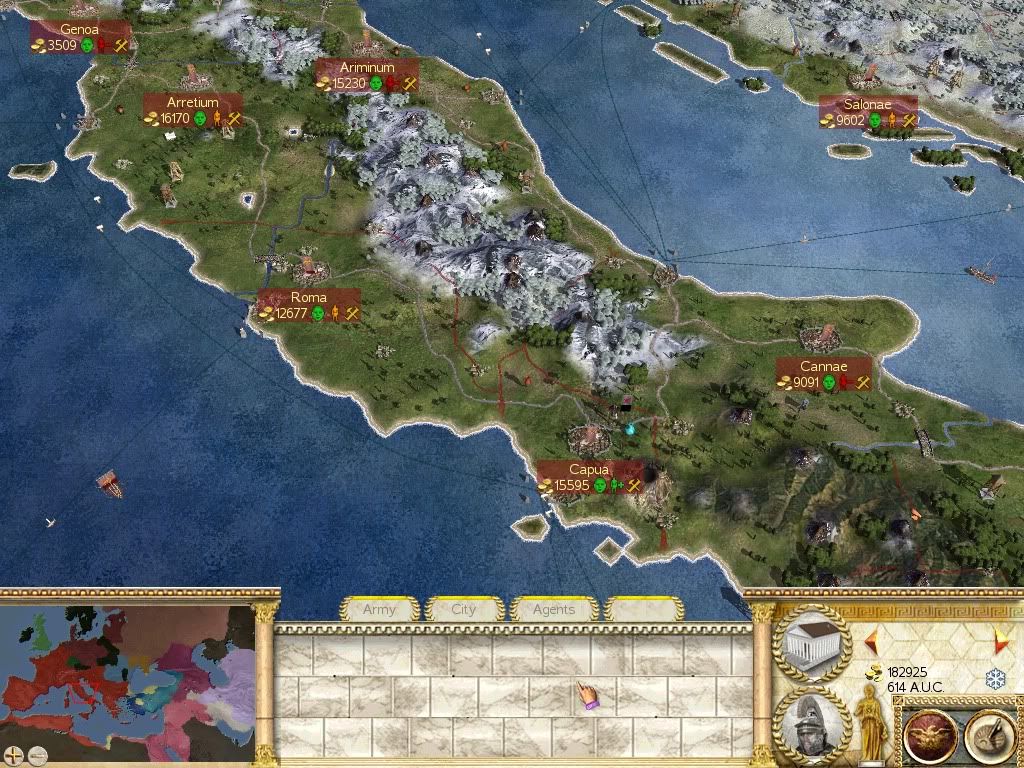This screenshot has width=1024, height=768.
Task: Select the right red arrow button
Action: [x=999, y=640]
